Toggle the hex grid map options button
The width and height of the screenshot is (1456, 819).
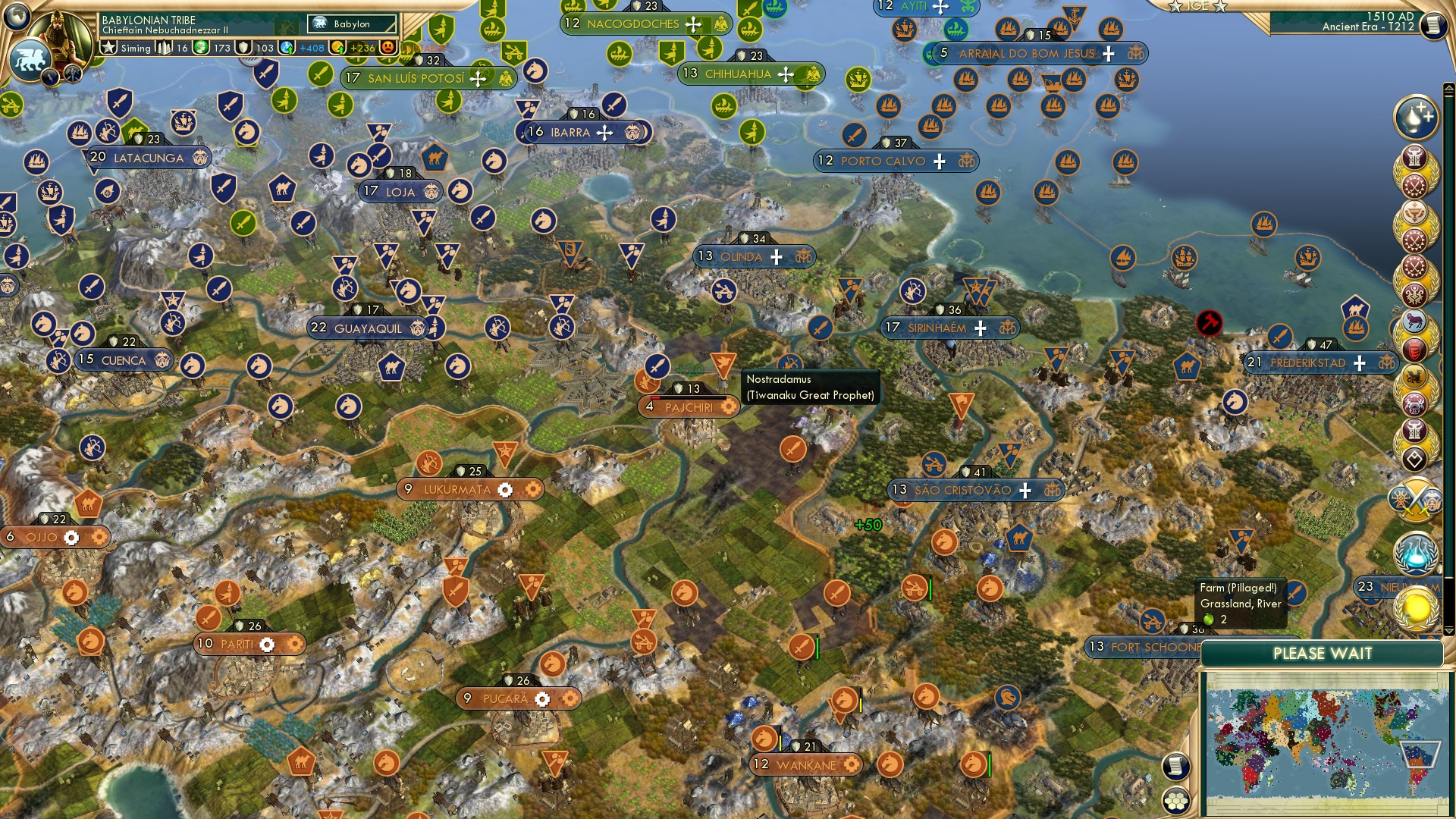(x=1176, y=801)
